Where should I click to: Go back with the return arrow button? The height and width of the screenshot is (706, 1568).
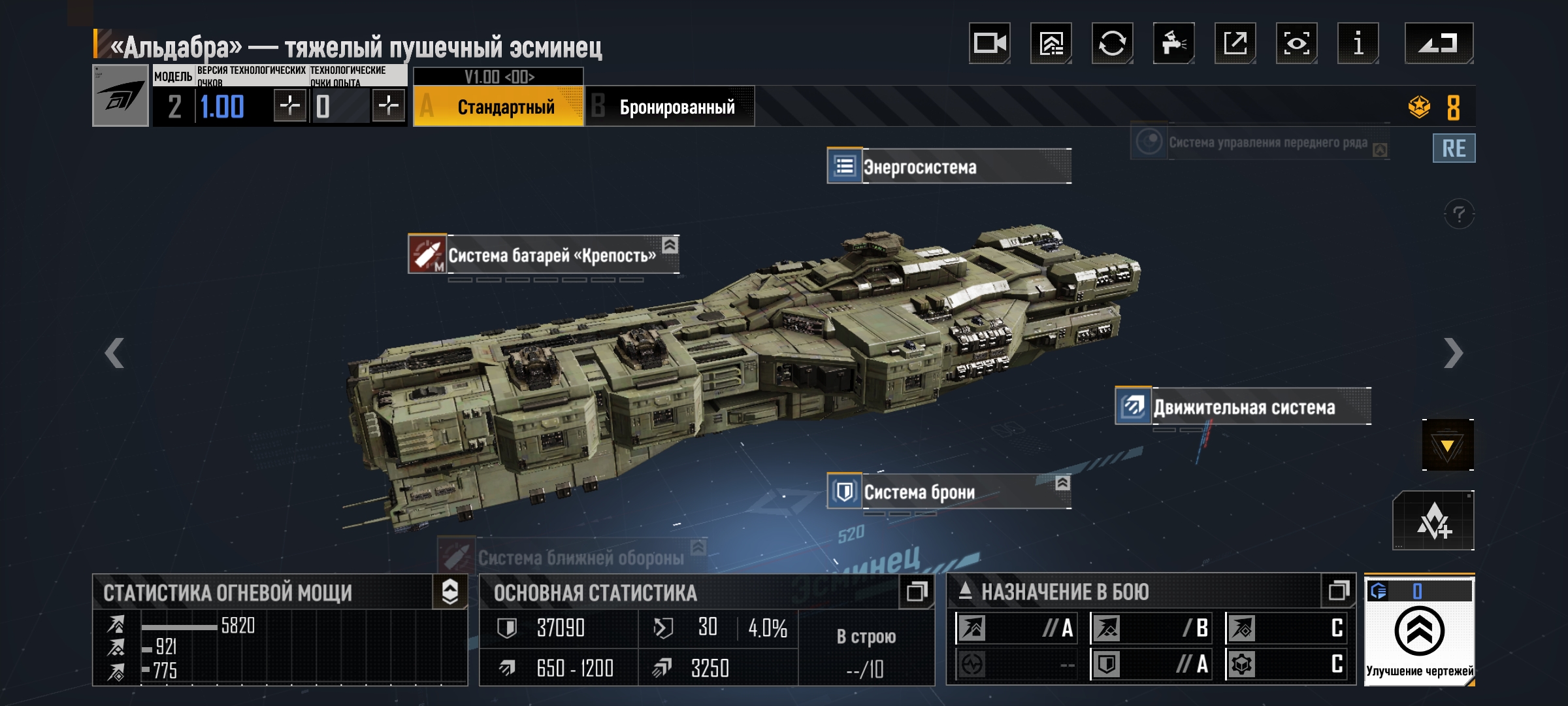pyautogui.click(x=1439, y=44)
